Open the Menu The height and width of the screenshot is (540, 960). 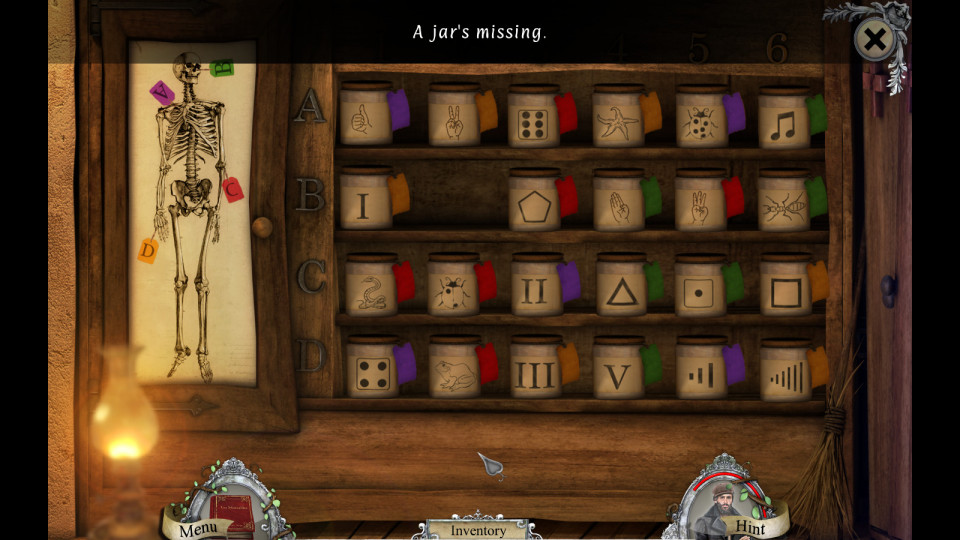(199, 527)
